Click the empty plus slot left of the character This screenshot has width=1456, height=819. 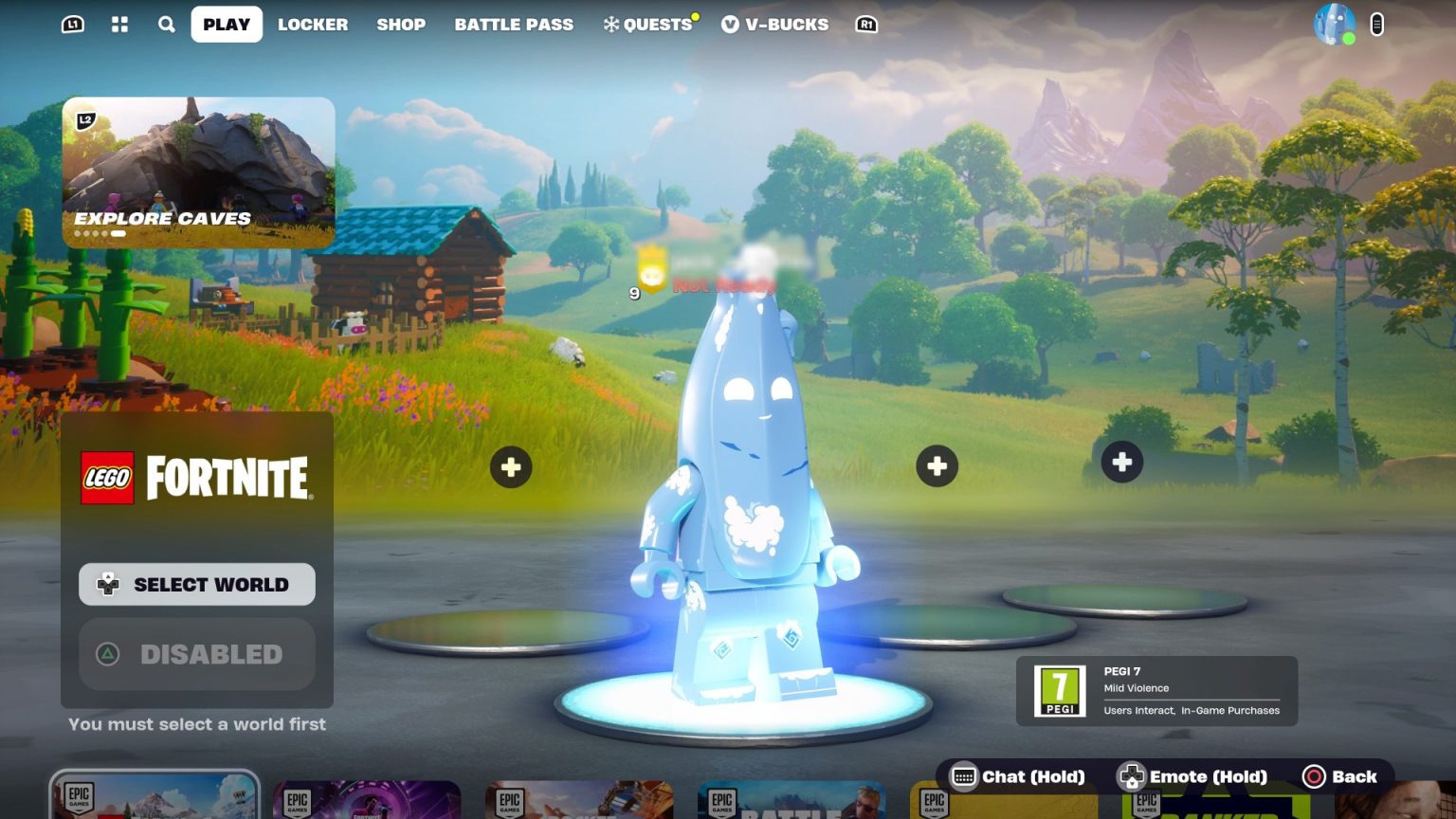point(511,466)
